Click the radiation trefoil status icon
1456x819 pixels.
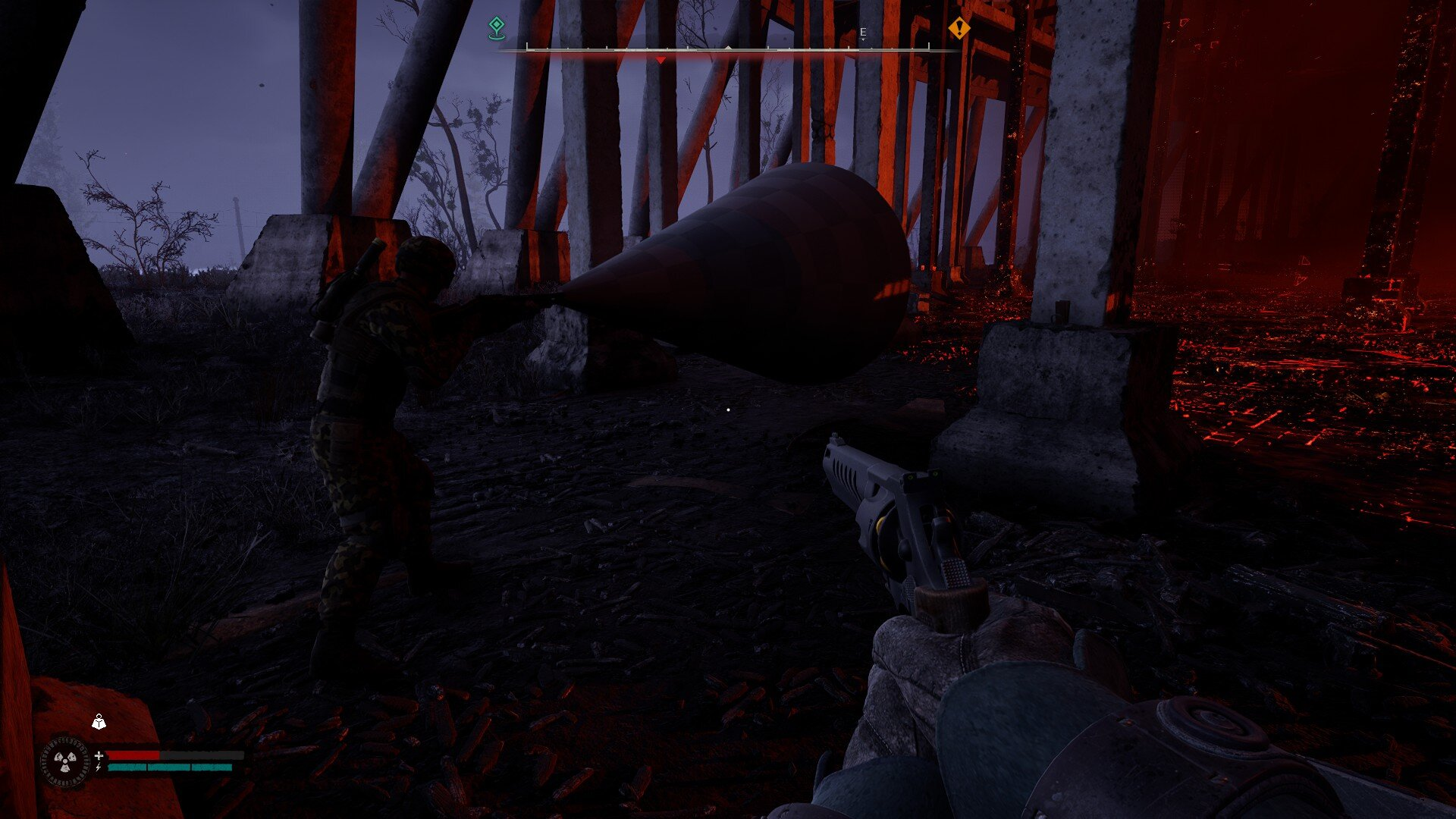click(x=64, y=761)
